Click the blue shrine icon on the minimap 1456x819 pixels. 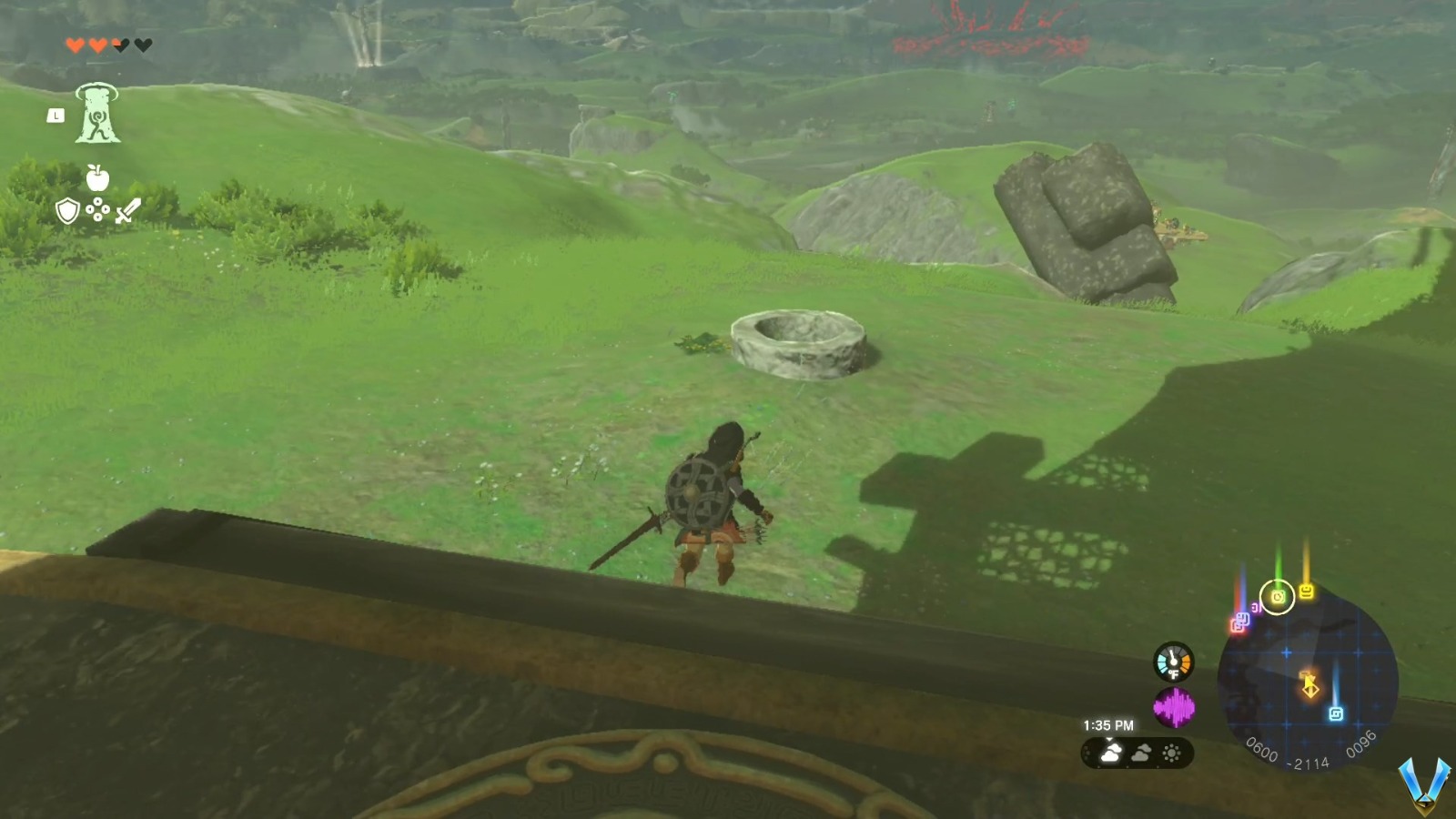pos(1336,713)
